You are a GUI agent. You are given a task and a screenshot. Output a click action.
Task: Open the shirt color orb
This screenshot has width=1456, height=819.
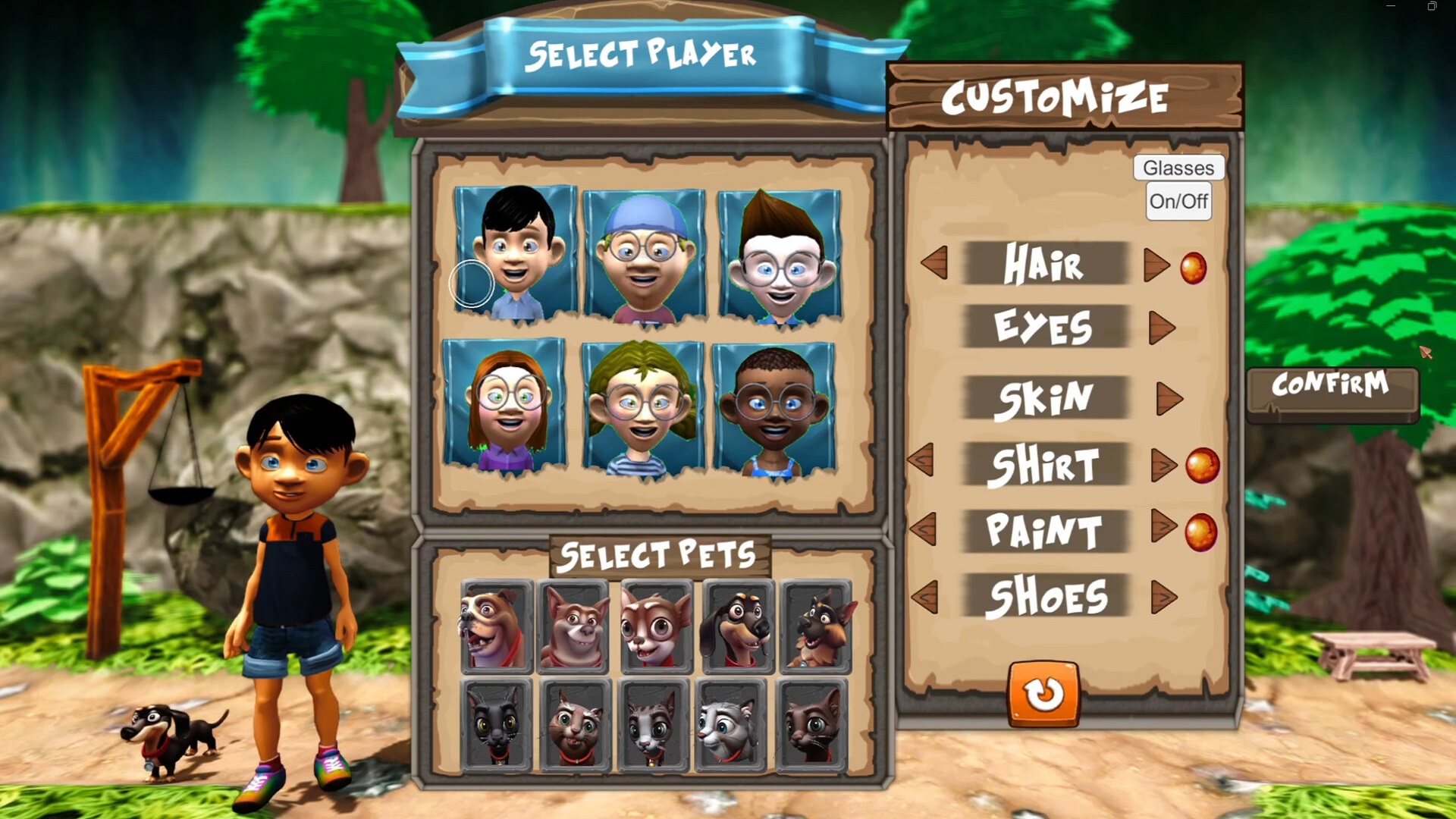pyautogui.click(x=1202, y=465)
